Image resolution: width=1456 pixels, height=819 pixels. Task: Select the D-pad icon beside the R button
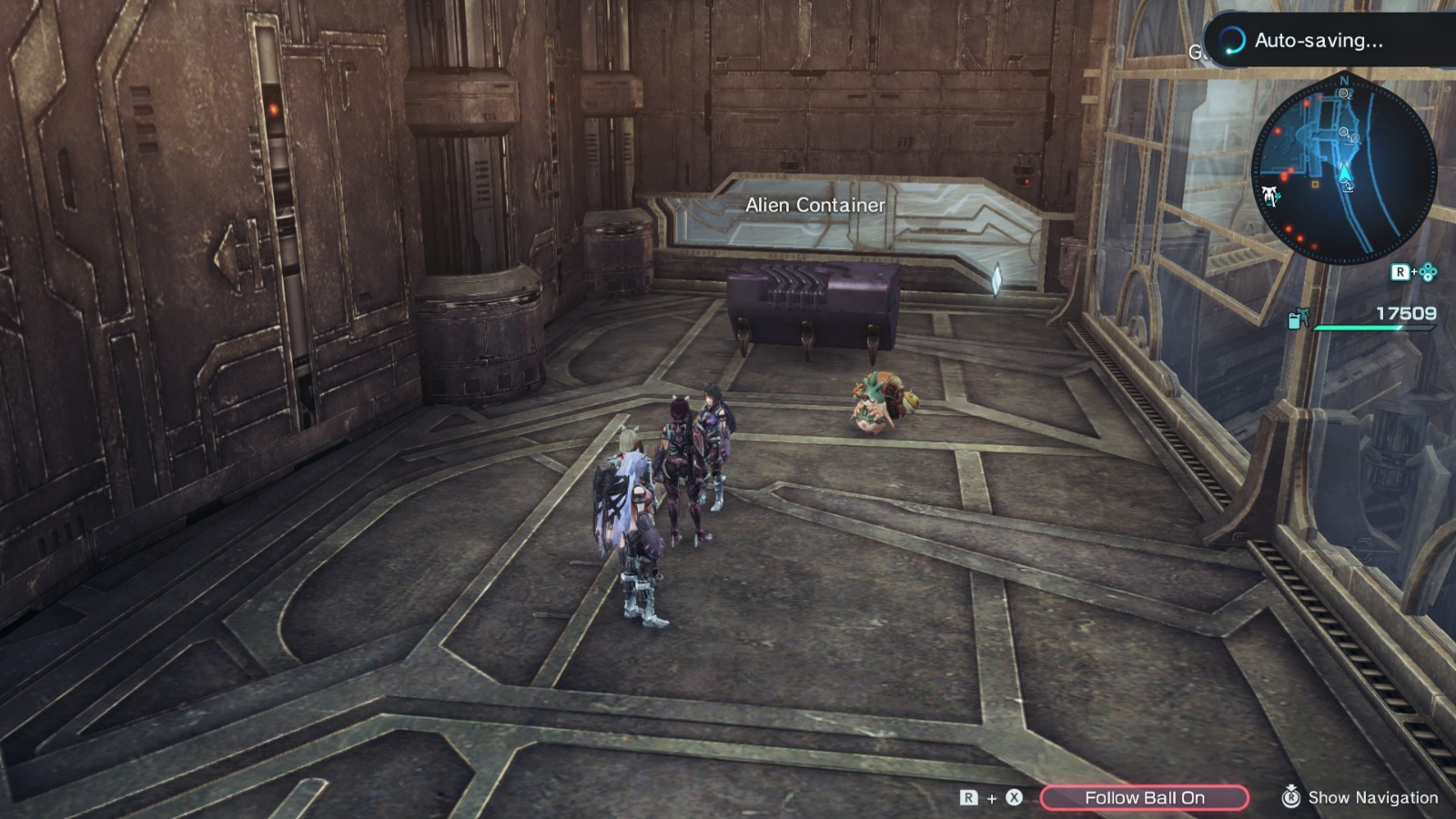click(1427, 272)
